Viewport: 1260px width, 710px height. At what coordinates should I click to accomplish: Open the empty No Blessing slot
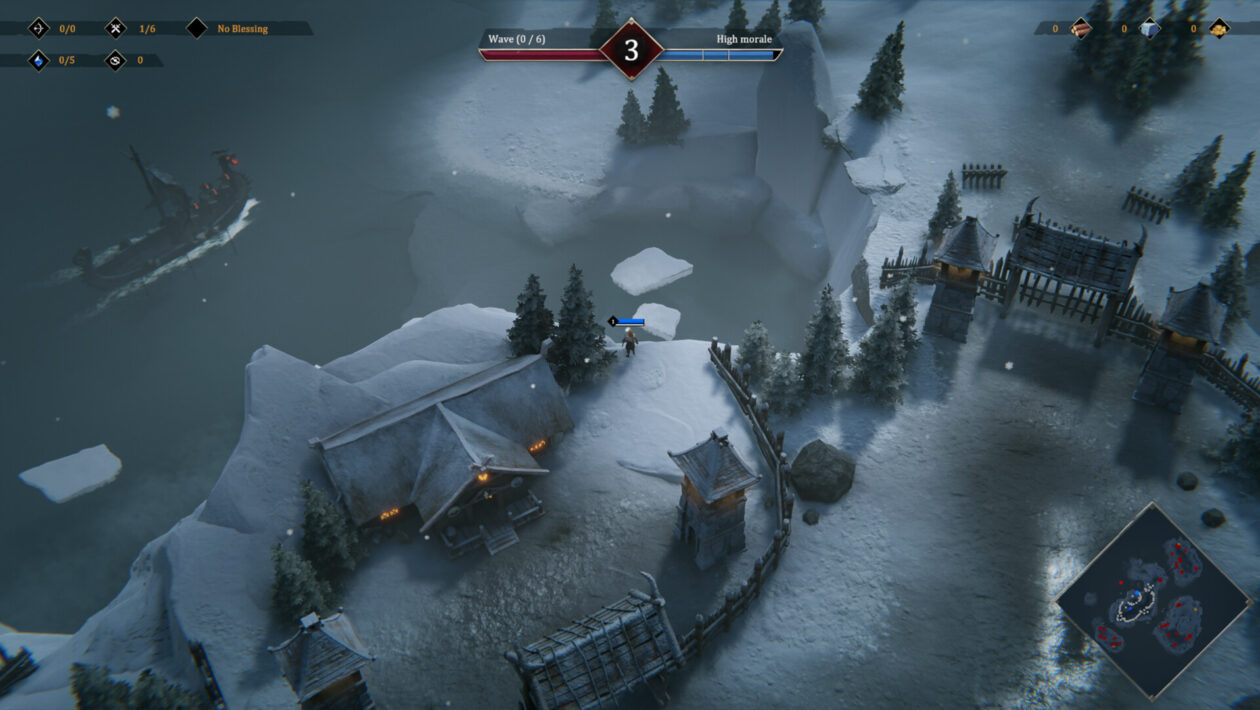[197, 28]
